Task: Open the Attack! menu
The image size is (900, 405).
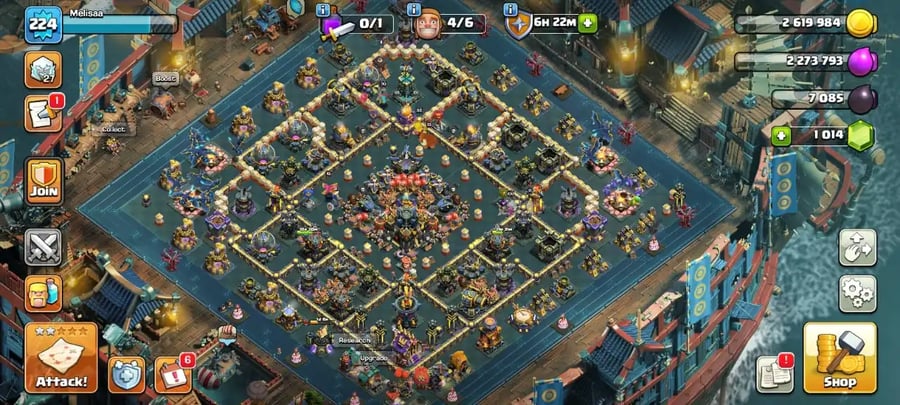Action: (61, 357)
